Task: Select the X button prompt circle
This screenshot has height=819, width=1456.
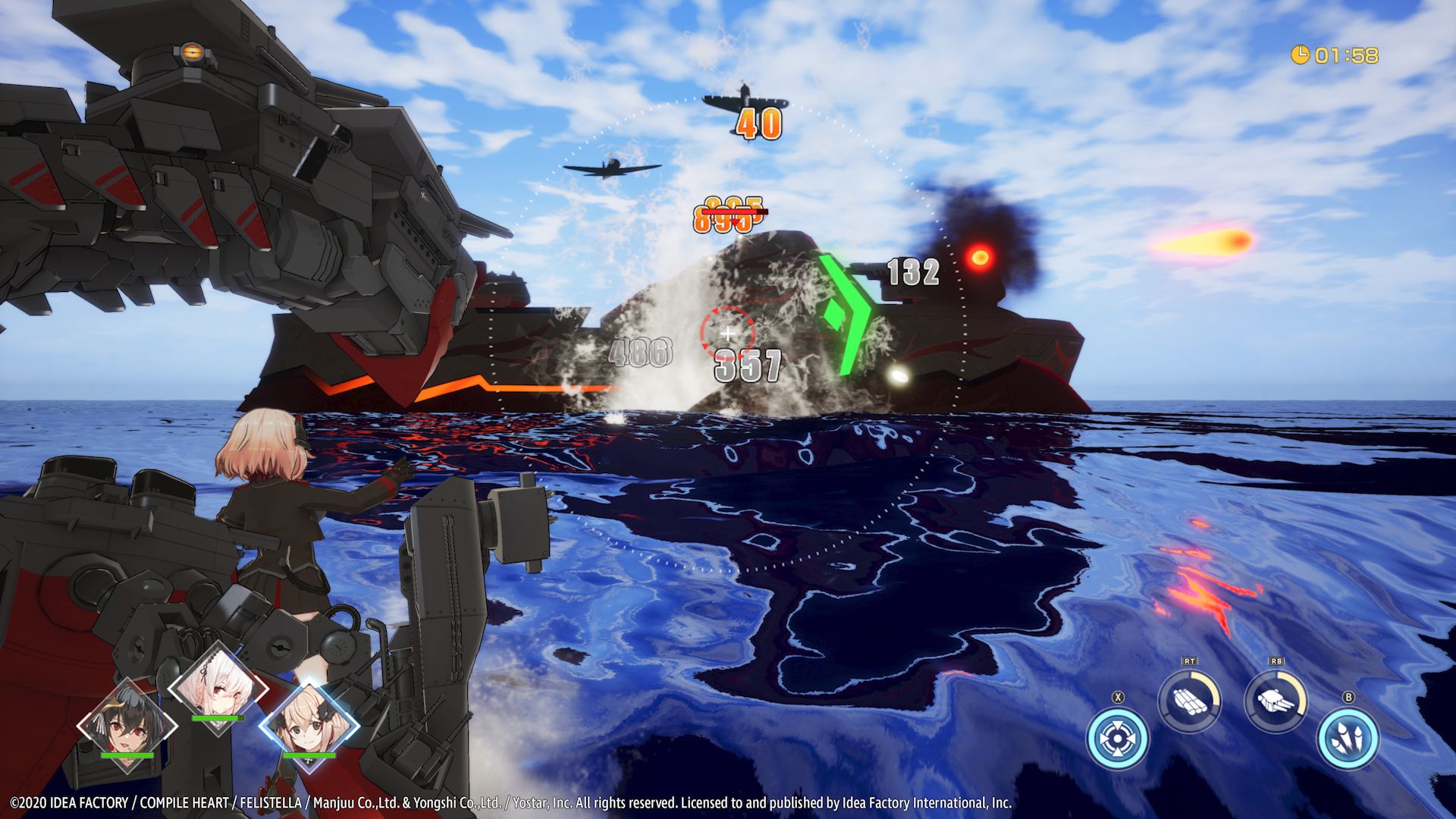Action: point(1118,696)
